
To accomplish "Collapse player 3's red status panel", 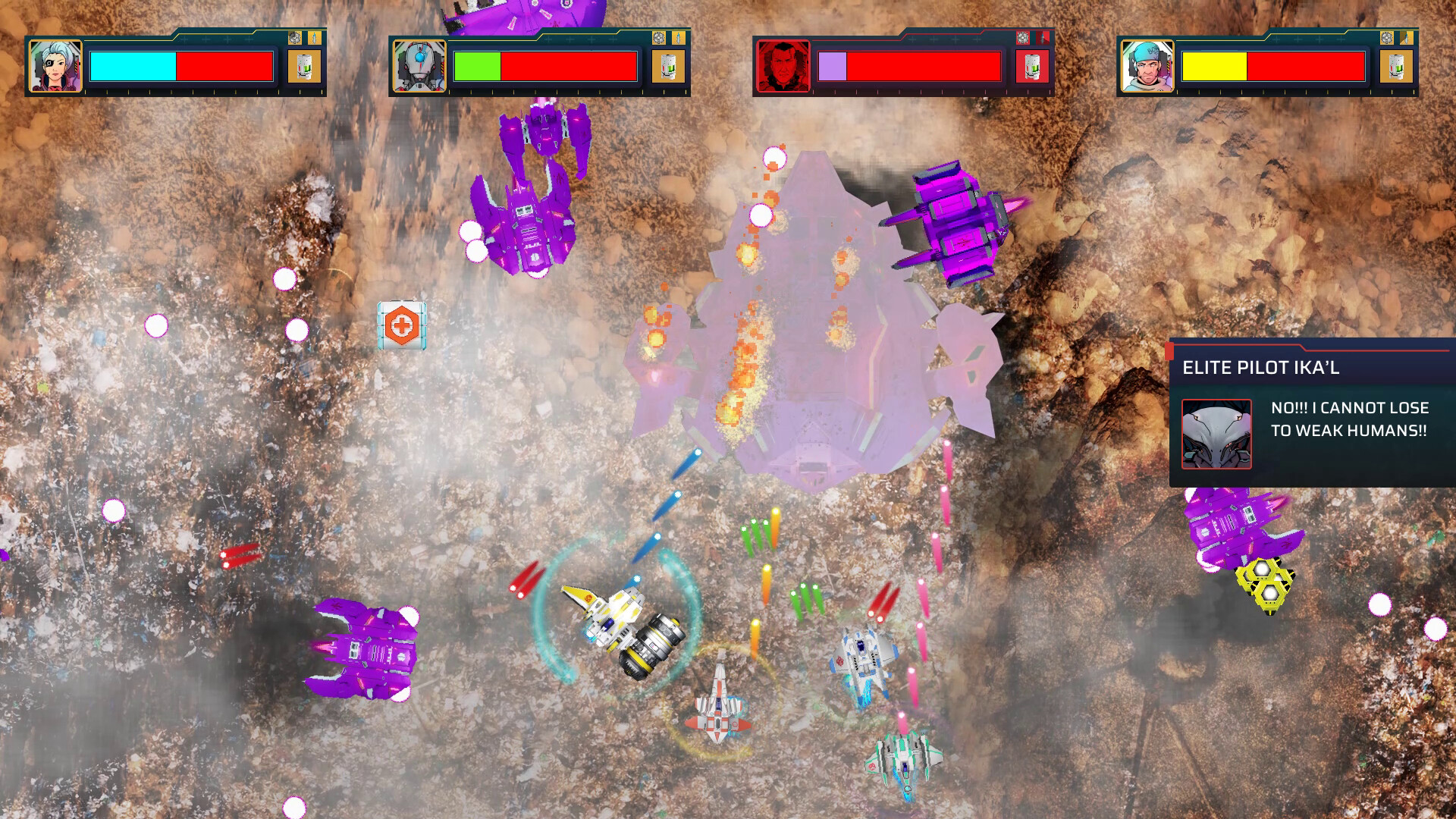I will pyautogui.click(x=902, y=64).
